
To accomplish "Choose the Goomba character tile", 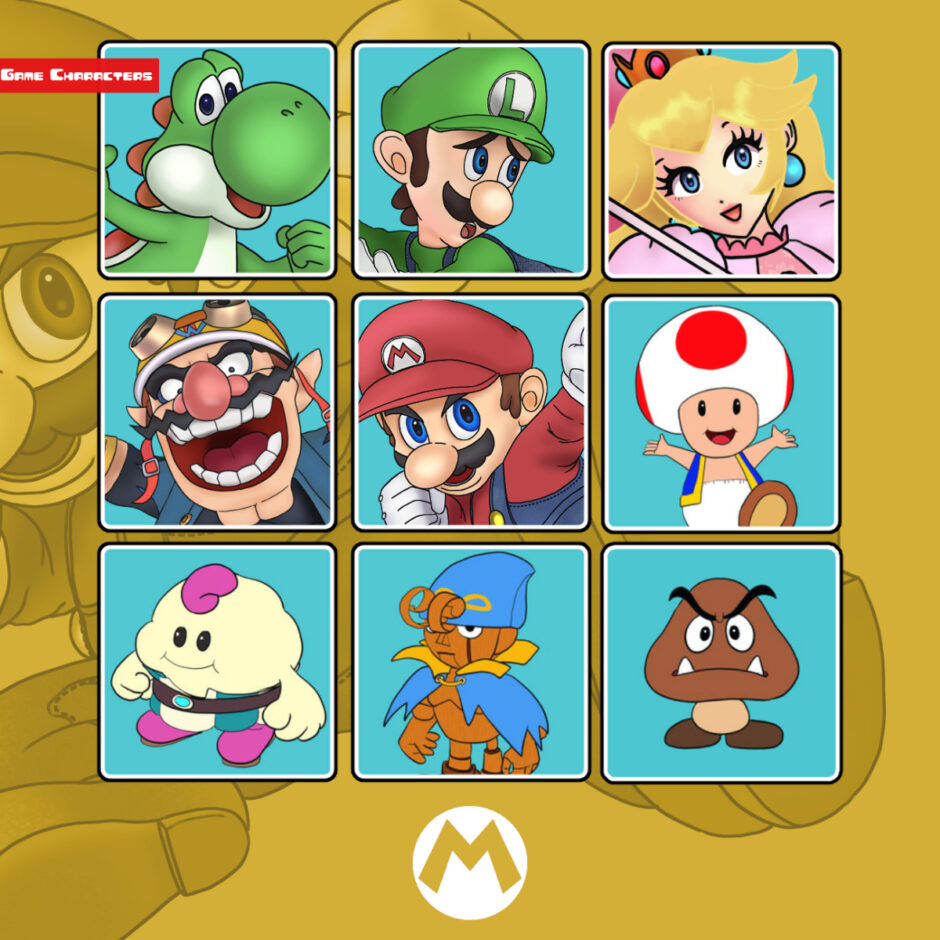I will click(721, 662).
